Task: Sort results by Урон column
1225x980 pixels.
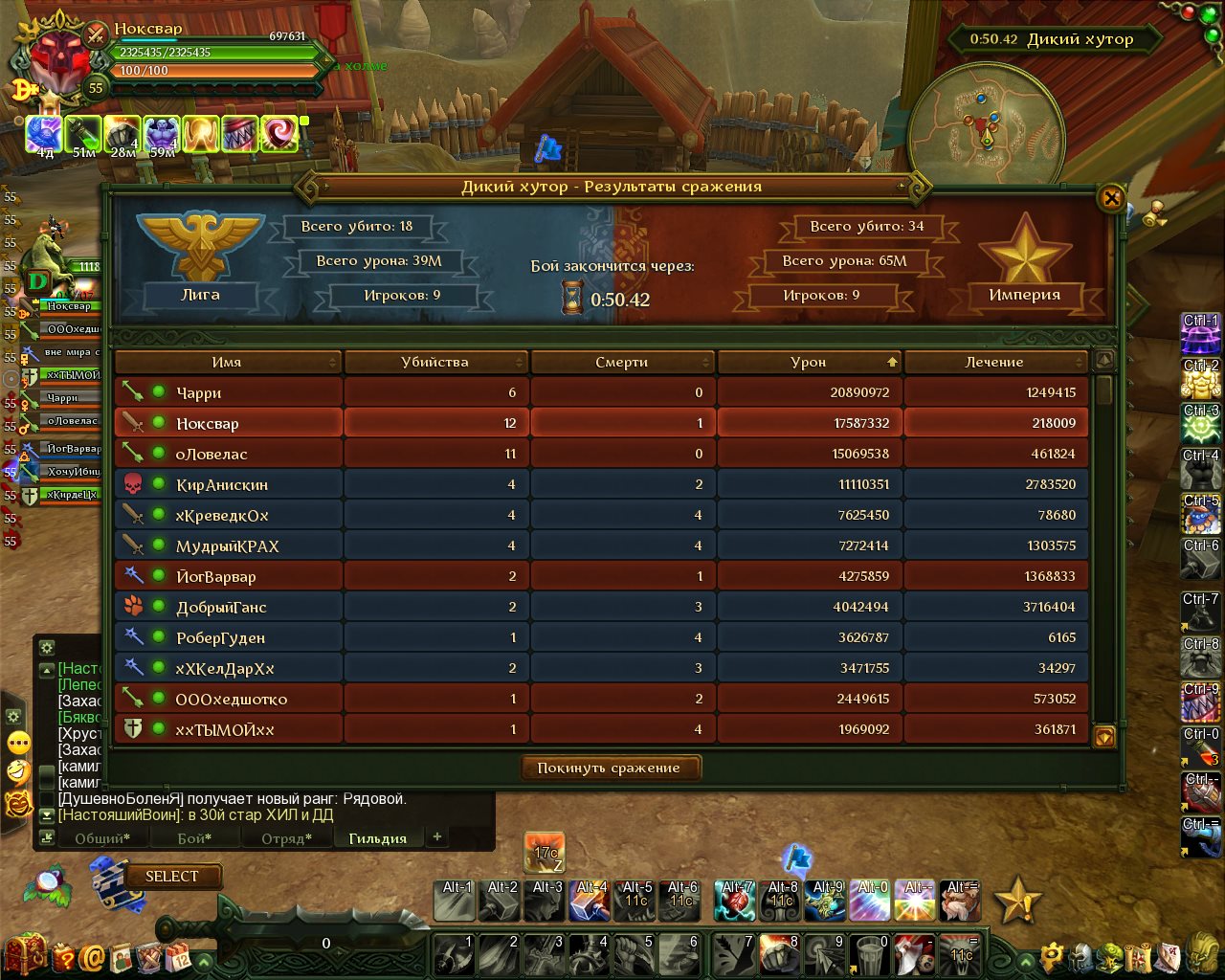Action: point(809,362)
